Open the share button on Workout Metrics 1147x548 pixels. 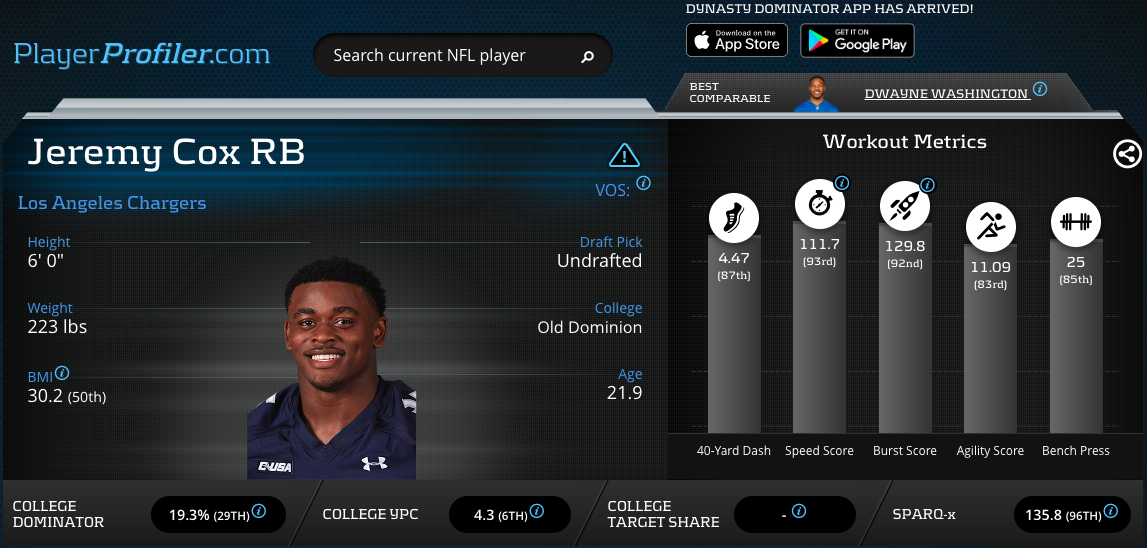coord(1127,154)
